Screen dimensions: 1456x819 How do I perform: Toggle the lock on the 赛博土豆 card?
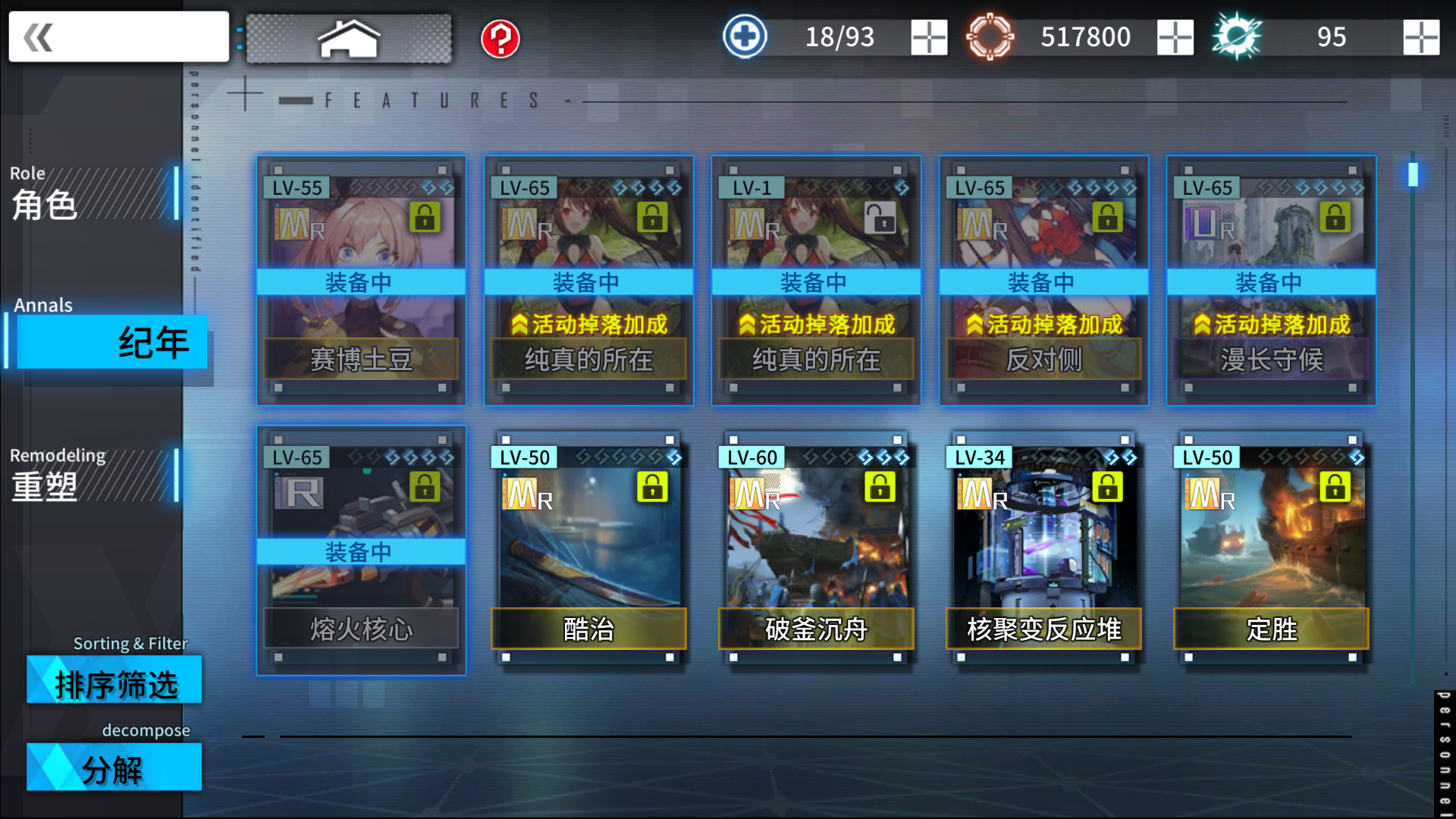(x=425, y=218)
